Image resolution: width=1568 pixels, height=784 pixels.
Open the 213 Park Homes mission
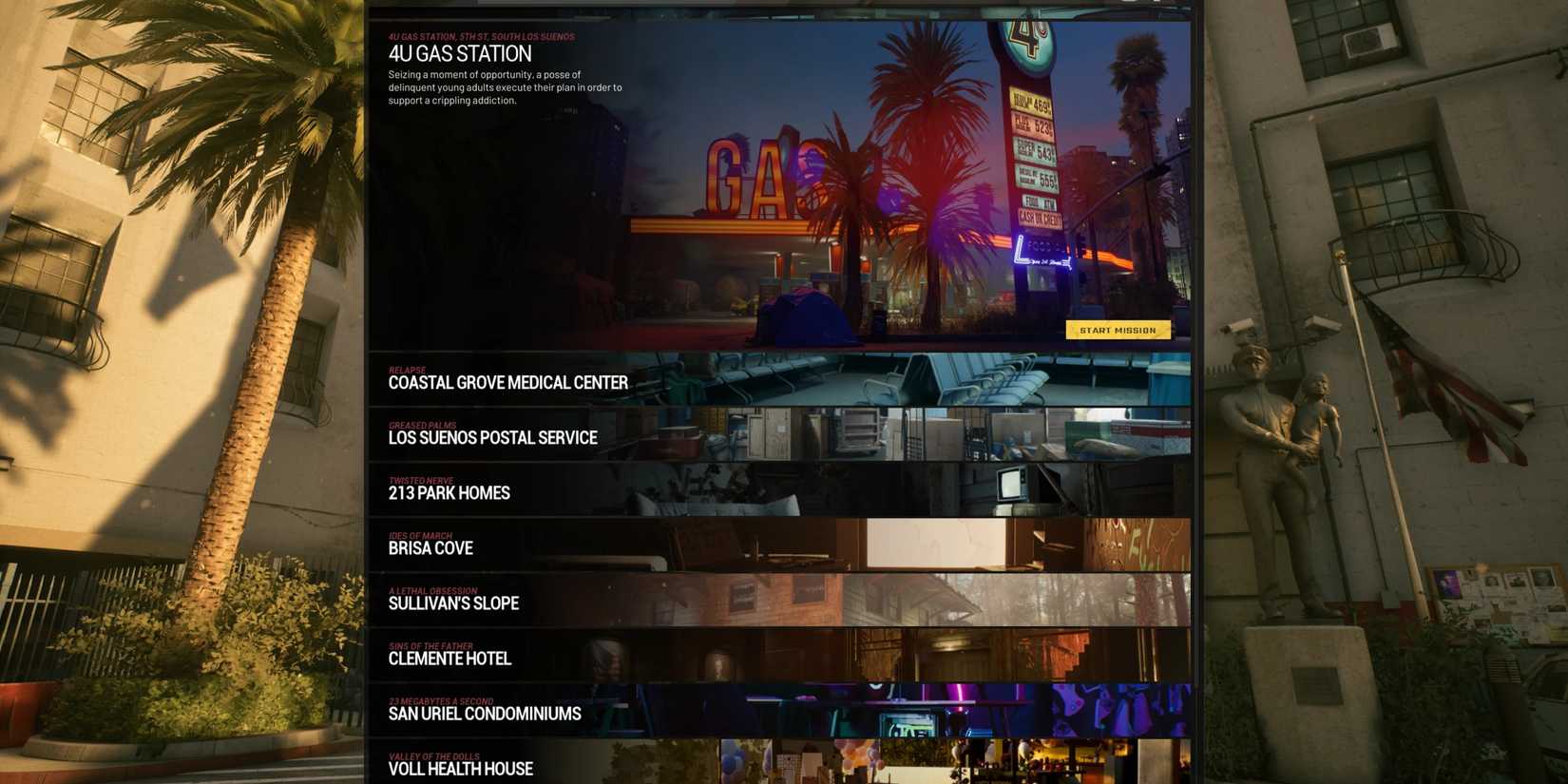[448, 493]
